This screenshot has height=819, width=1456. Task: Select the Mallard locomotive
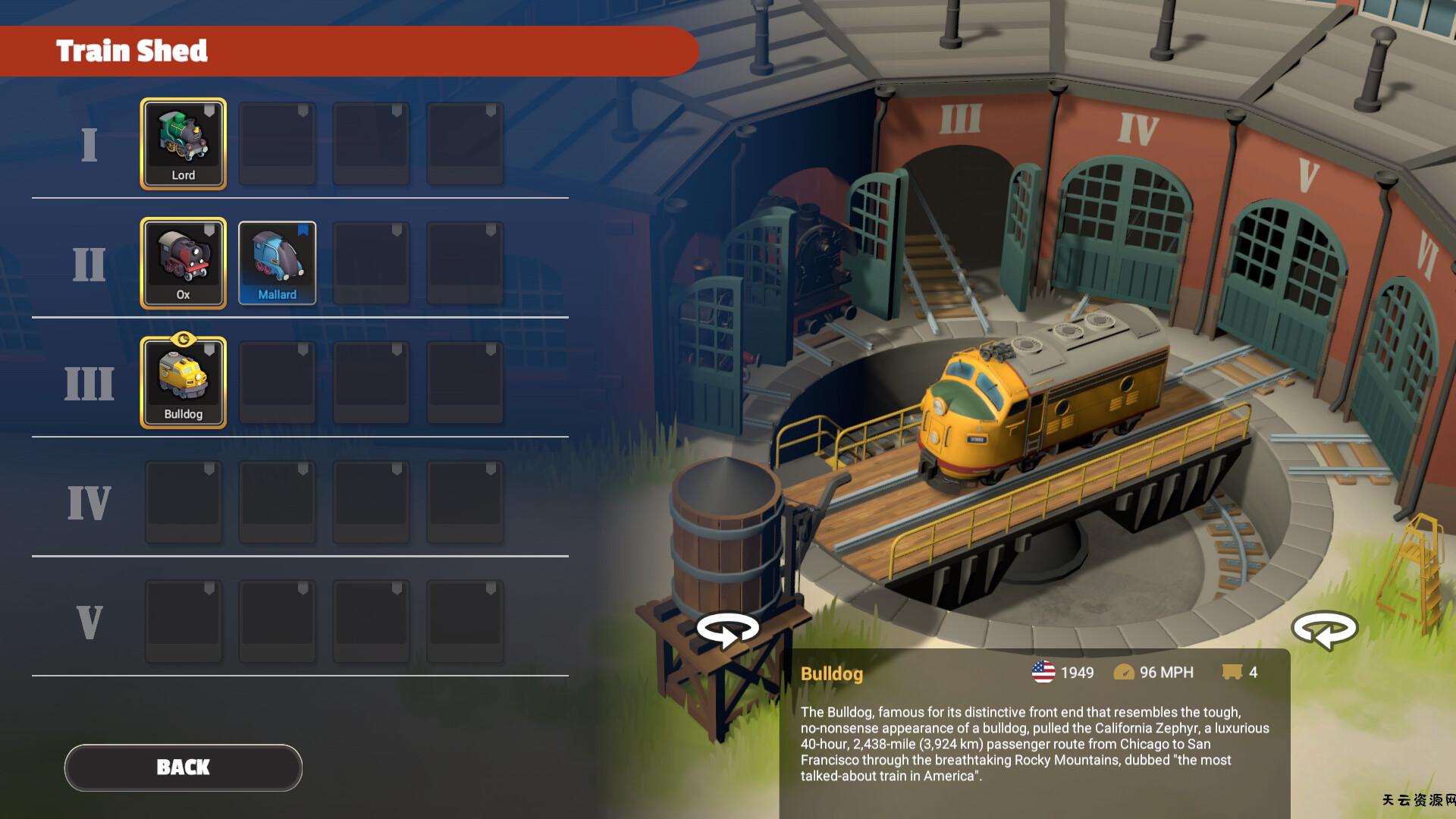pos(278,263)
